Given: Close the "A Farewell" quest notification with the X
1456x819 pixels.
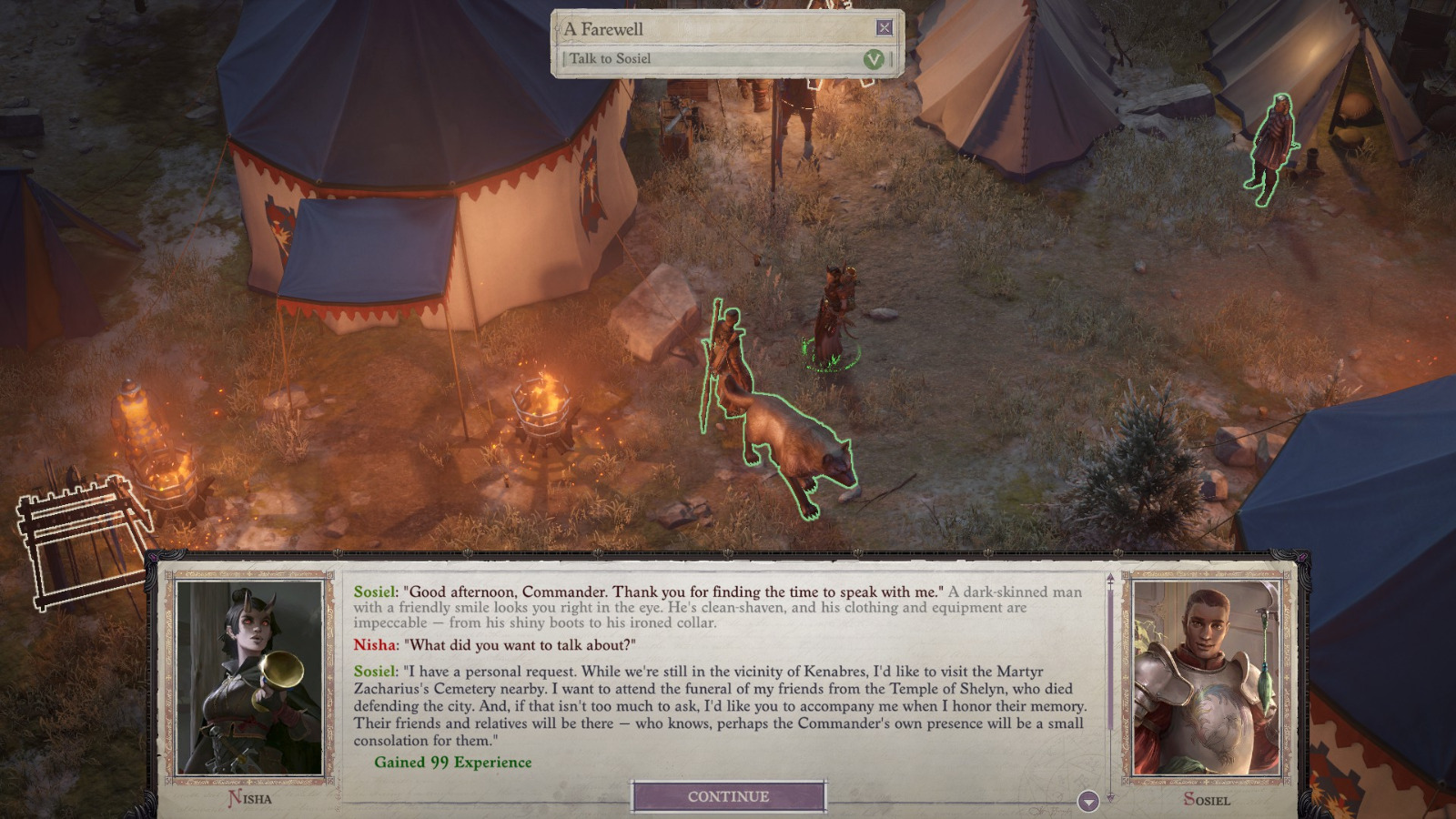Looking at the screenshot, I should (x=883, y=28).
